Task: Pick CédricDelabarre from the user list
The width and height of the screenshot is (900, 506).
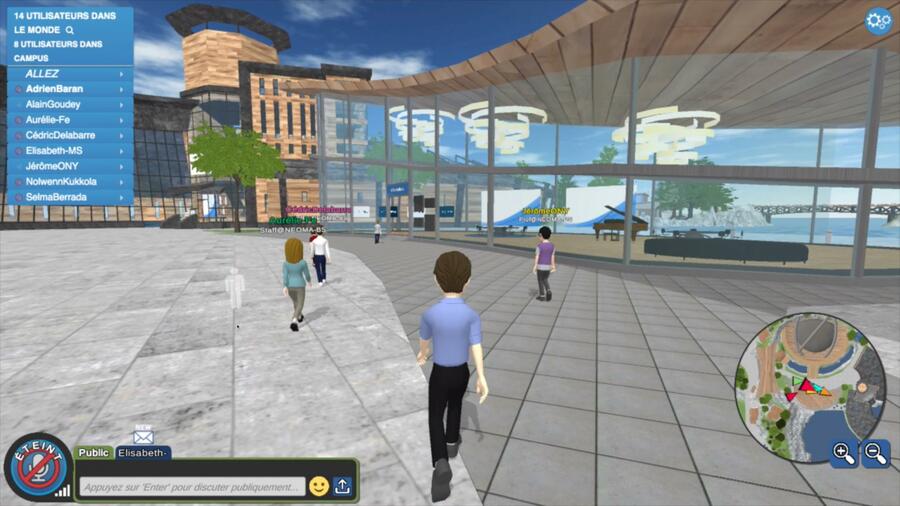Action: [x=69, y=135]
